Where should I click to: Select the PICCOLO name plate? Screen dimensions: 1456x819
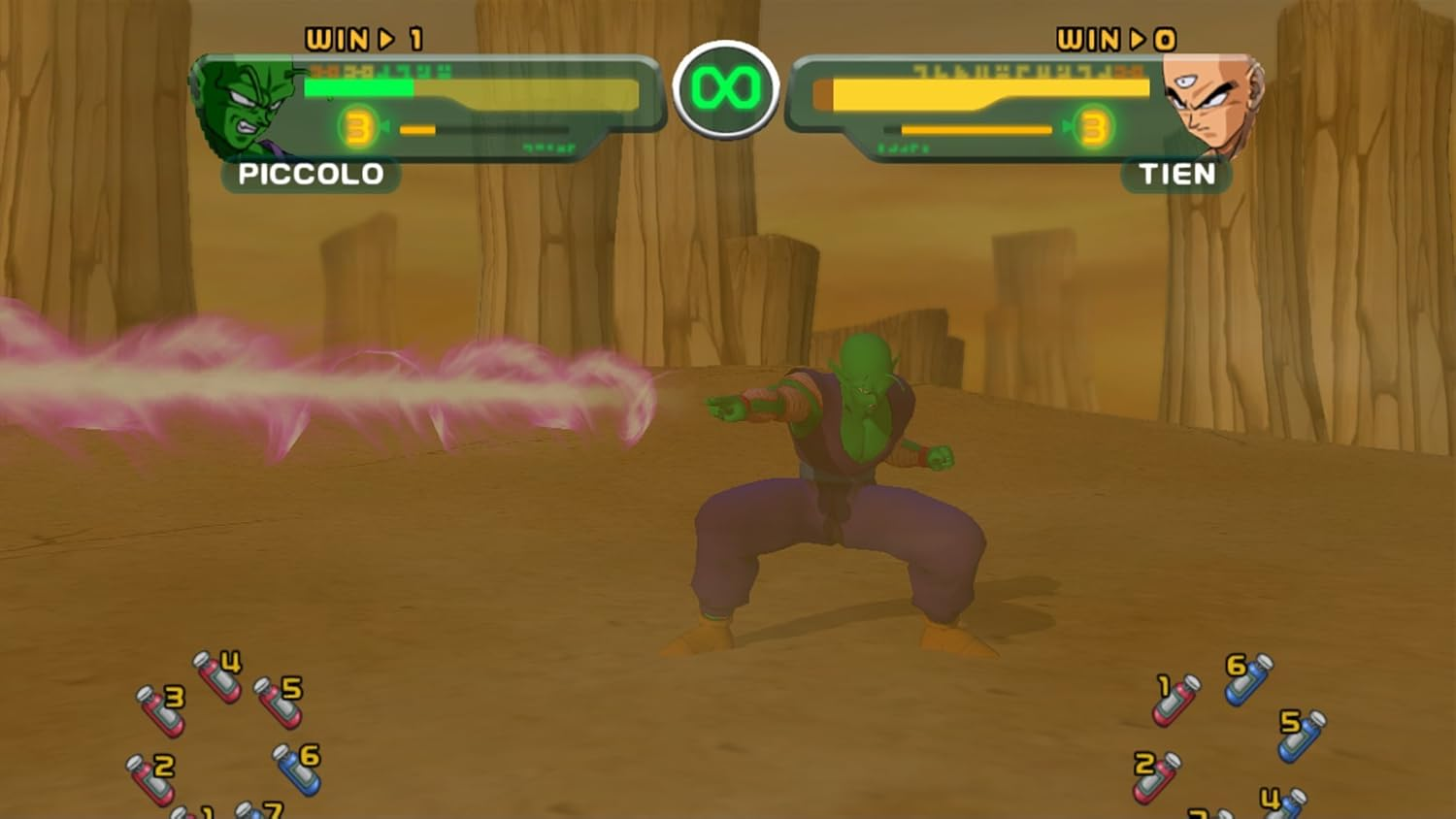pos(311,176)
